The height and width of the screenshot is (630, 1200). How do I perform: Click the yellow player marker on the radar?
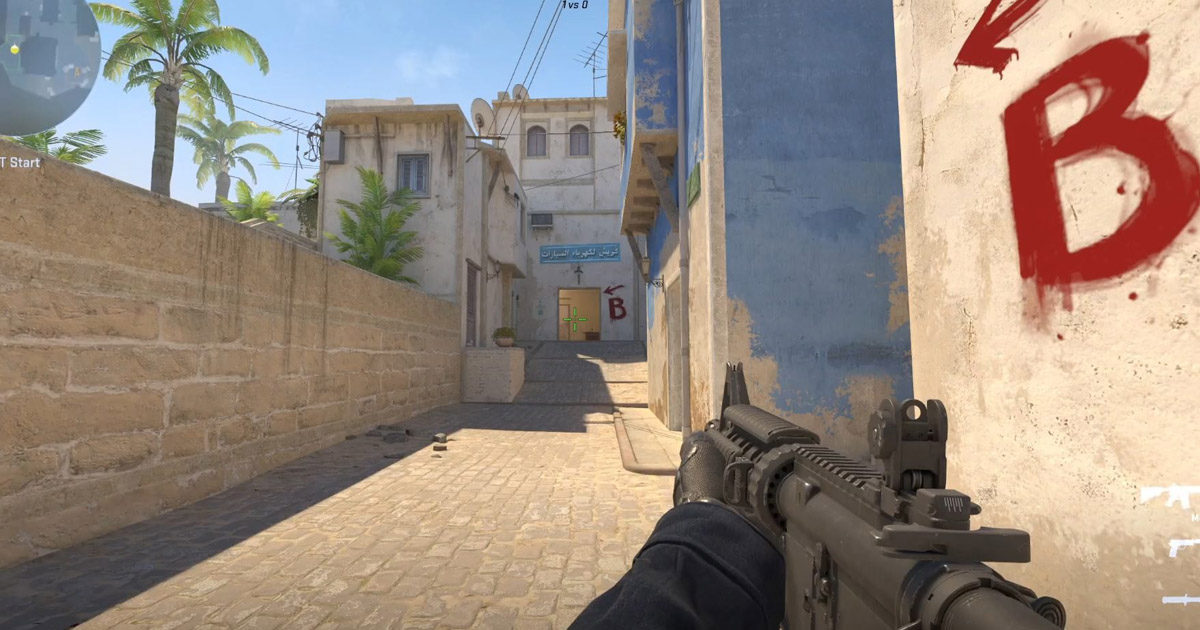pyautogui.click(x=15, y=48)
